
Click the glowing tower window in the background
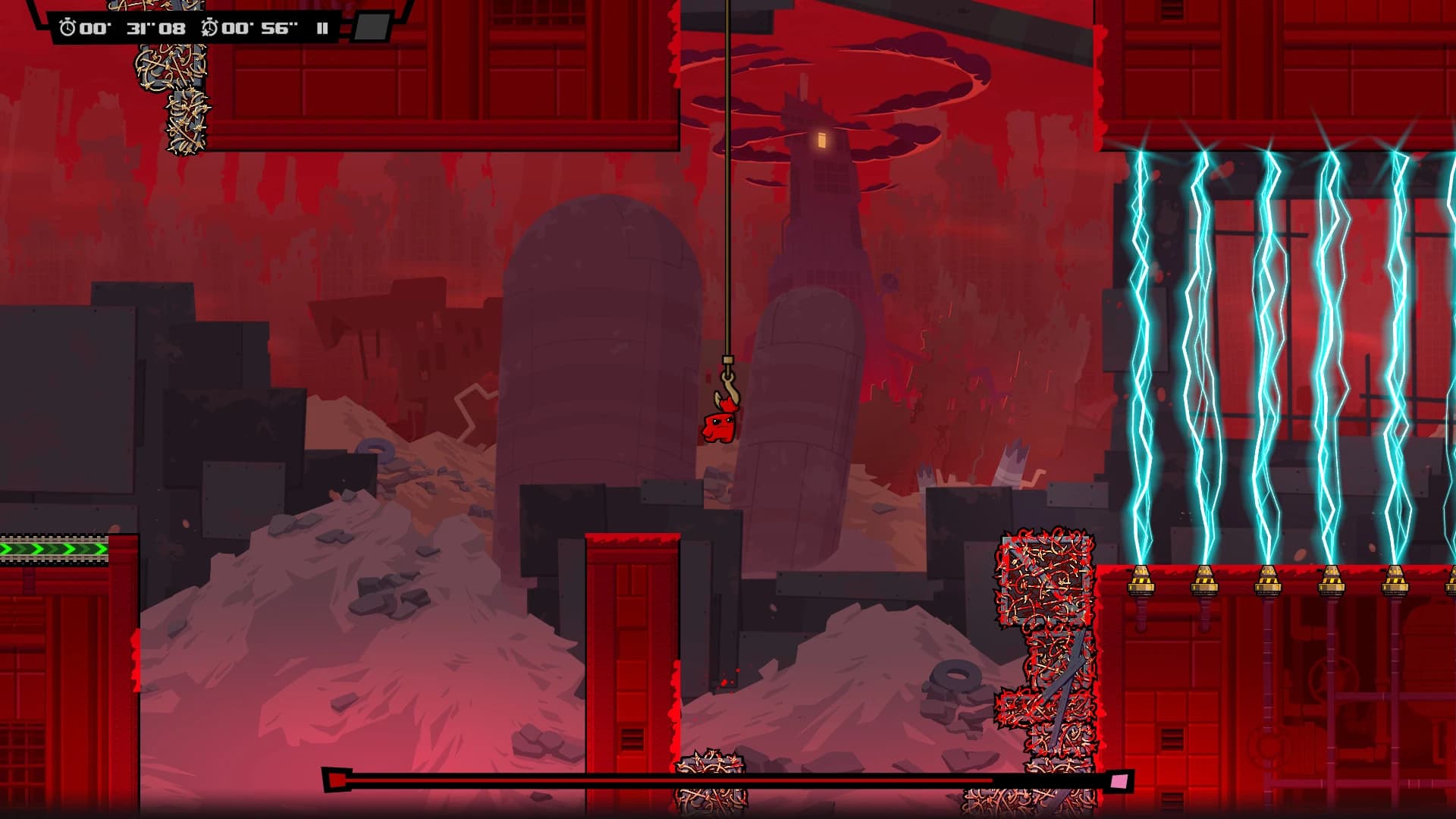[x=824, y=141]
